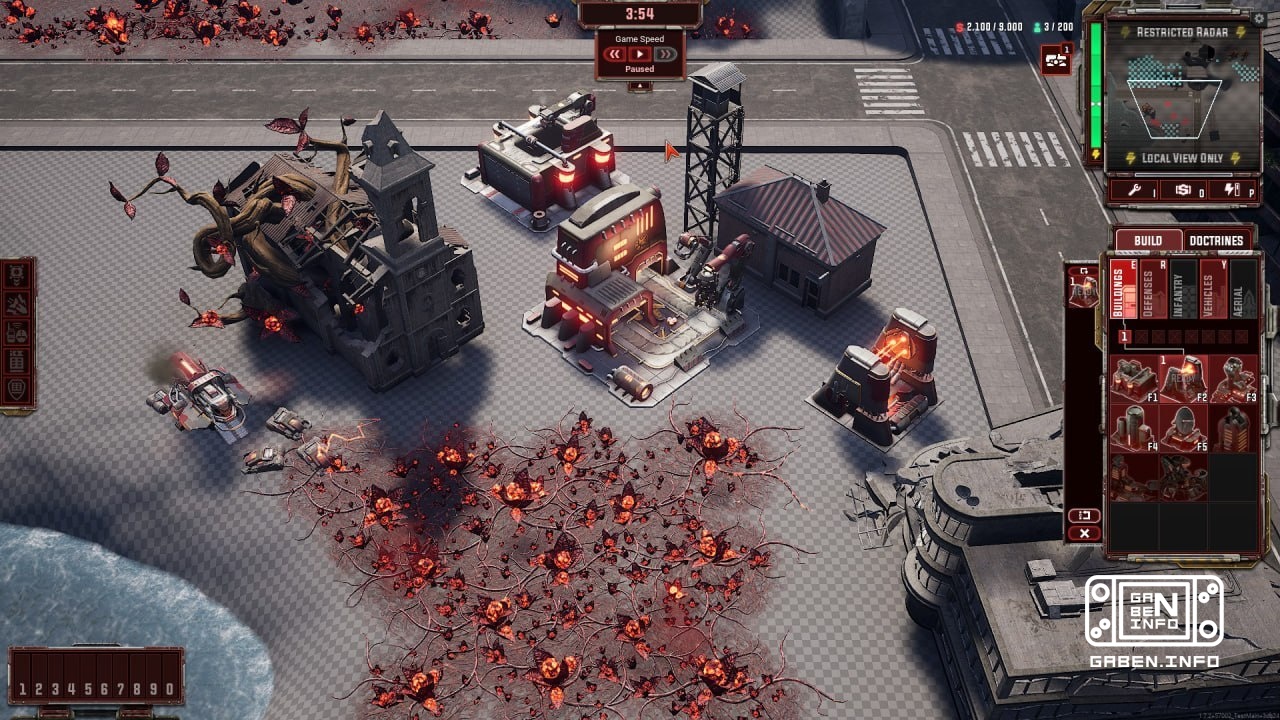This screenshot has width=1280, height=720.
Task: Expand the build queue slot numbered 1
Action: tap(1125, 336)
